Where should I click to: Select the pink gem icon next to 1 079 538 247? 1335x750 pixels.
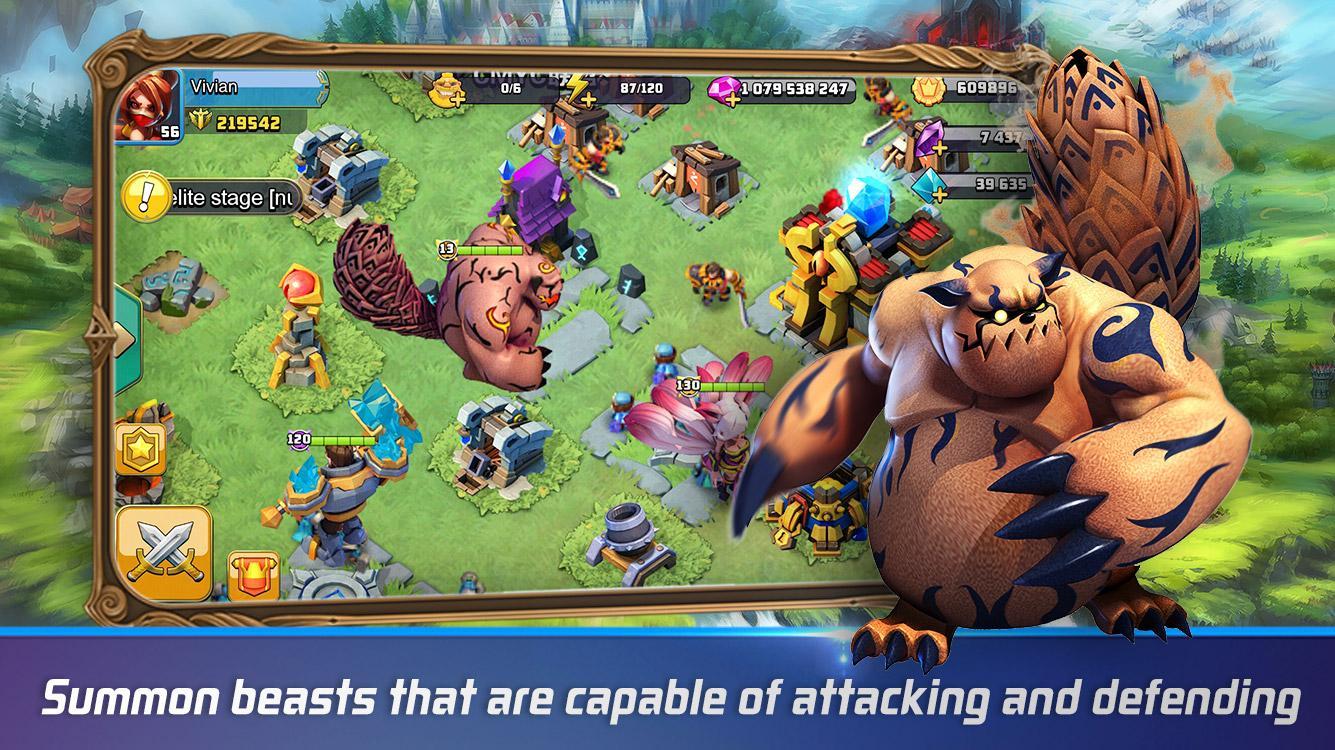coord(722,89)
